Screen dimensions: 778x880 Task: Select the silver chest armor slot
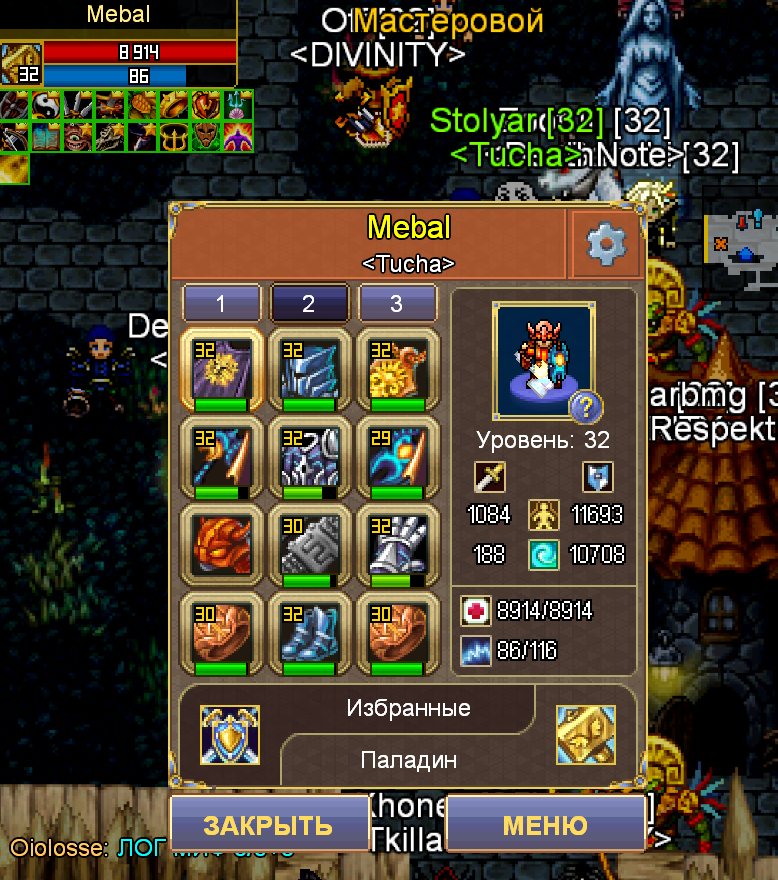click(x=309, y=458)
